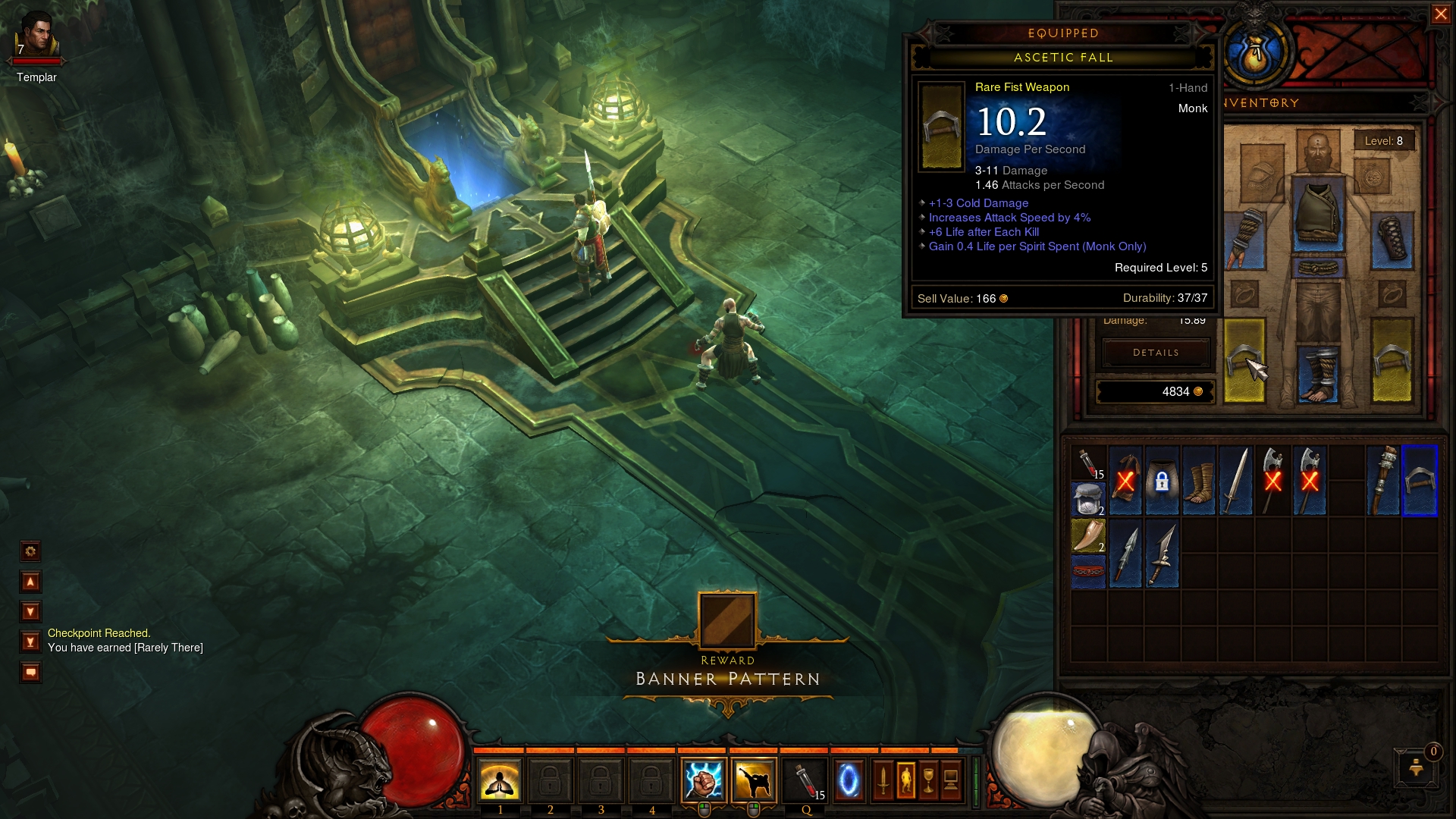Activate the meditating monk skill in slot 1
This screenshot has height=819, width=1456.
click(500, 780)
